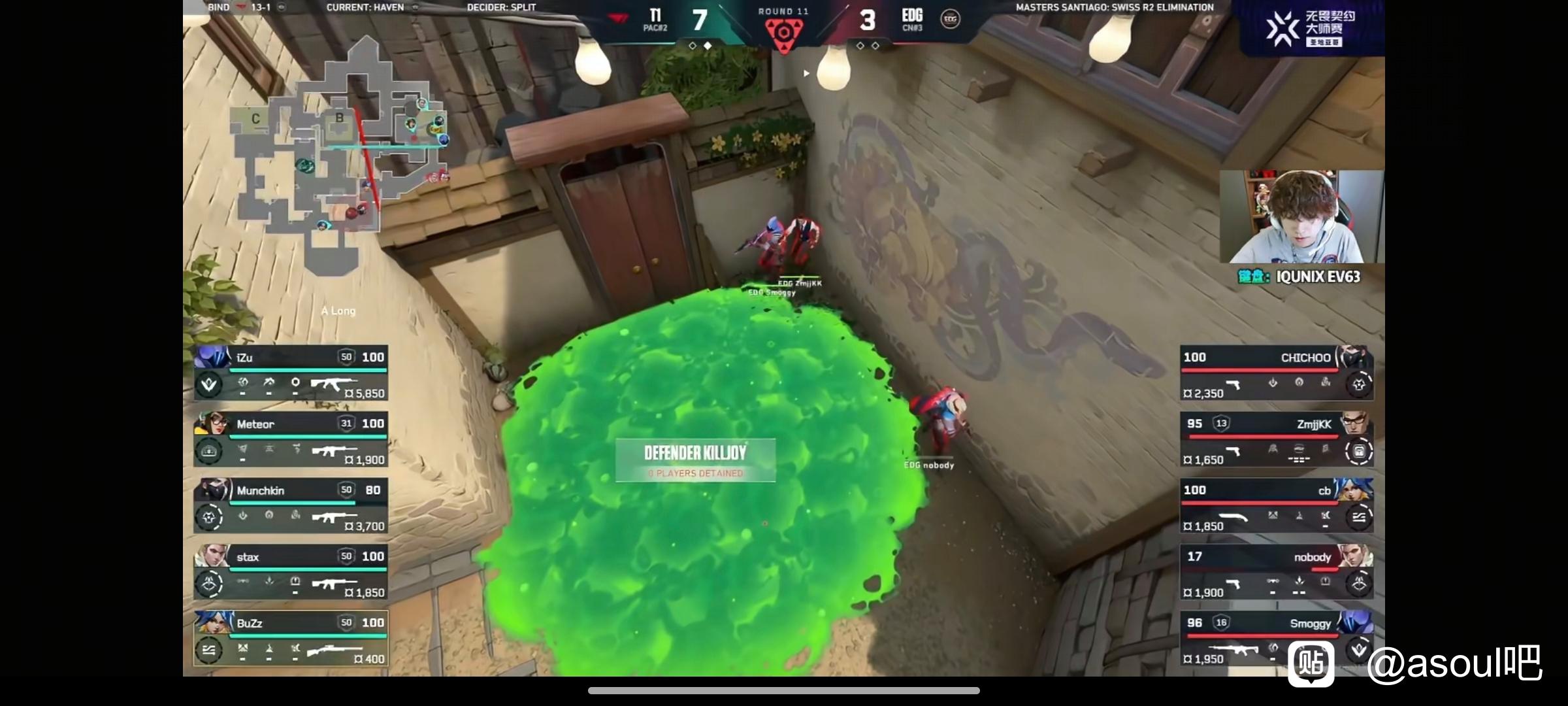Pick BuZz's player panel
Image resolution: width=1568 pixels, height=706 pixels.
coord(291,639)
